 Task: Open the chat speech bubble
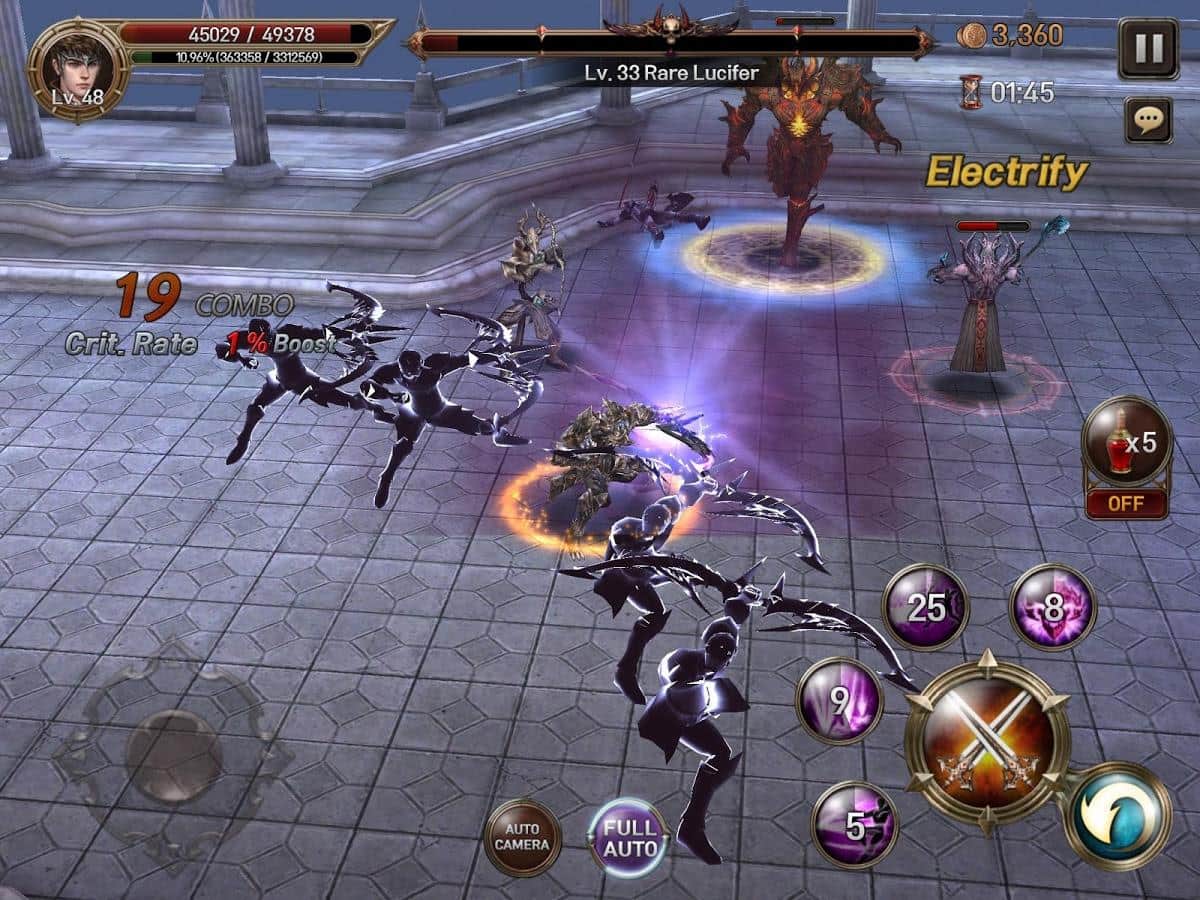click(1148, 120)
